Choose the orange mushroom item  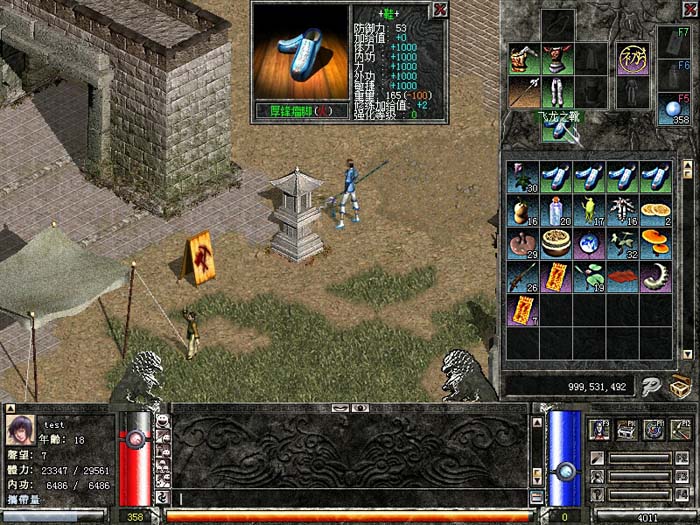click(x=656, y=245)
